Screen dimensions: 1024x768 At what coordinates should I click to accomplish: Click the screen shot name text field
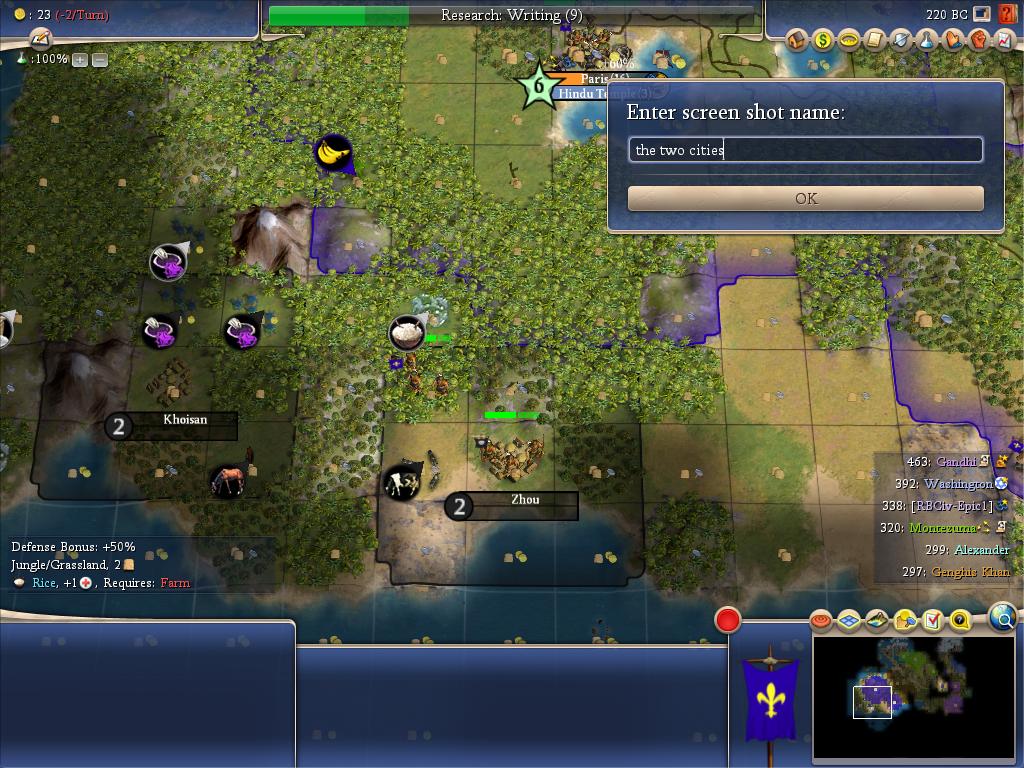(x=805, y=150)
